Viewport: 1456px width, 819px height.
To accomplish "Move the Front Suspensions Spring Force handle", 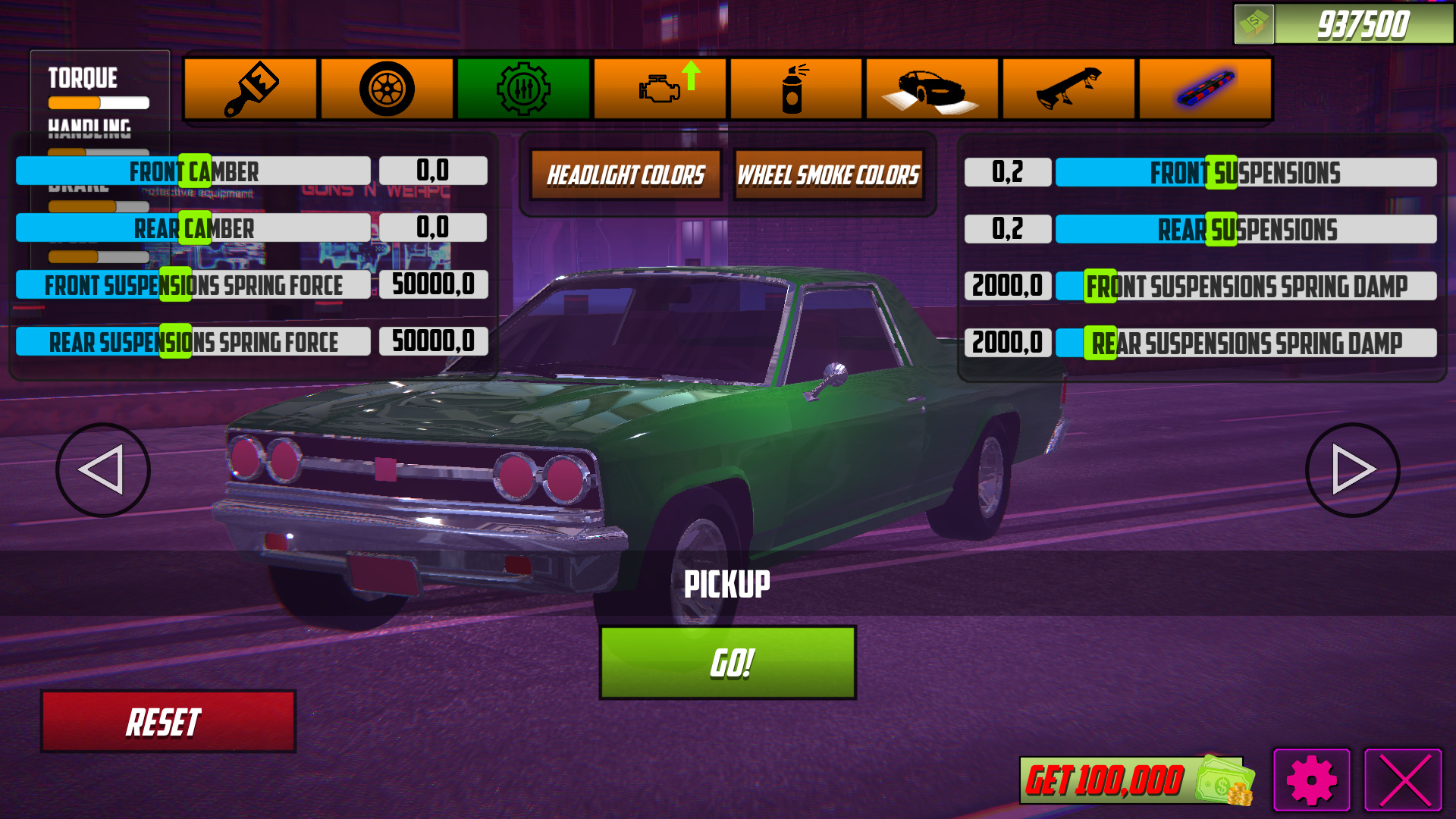I will [176, 284].
